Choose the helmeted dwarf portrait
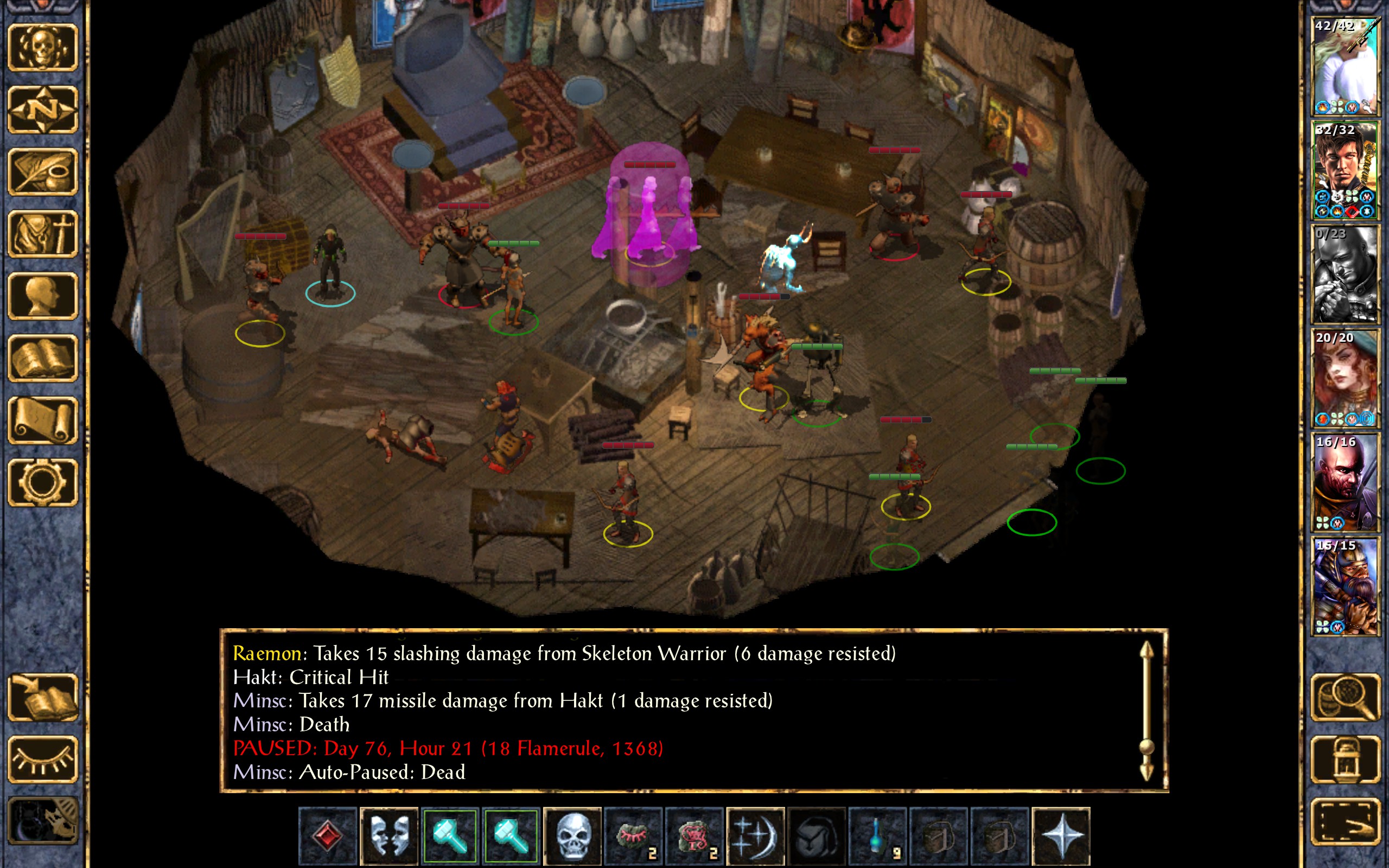1389x868 pixels. point(1344,586)
